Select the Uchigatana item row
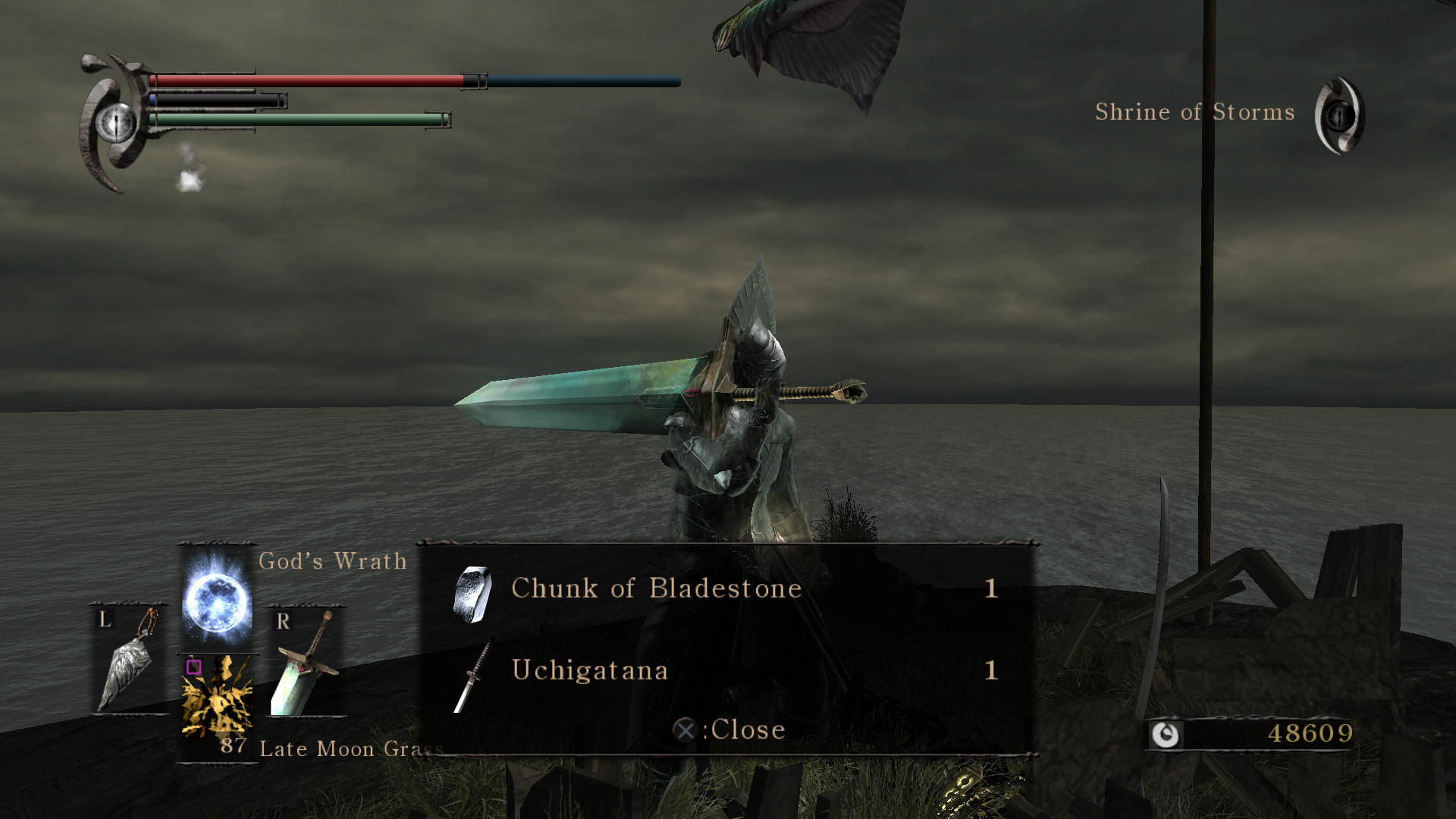Screen dimensions: 1456x819 (726, 671)
